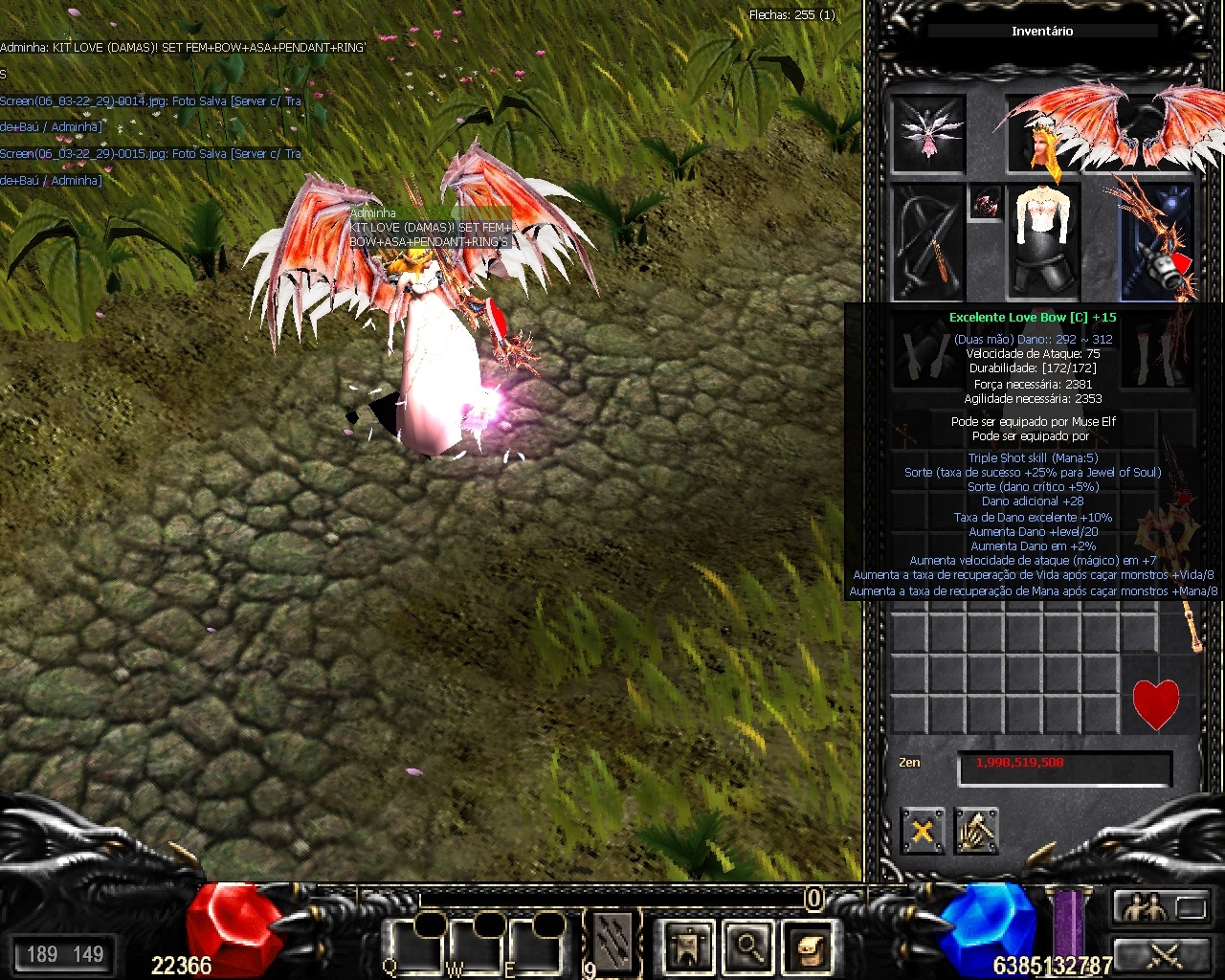Select the Q potion hotkey slot
This screenshot has width=1225, height=980.
(413, 946)
